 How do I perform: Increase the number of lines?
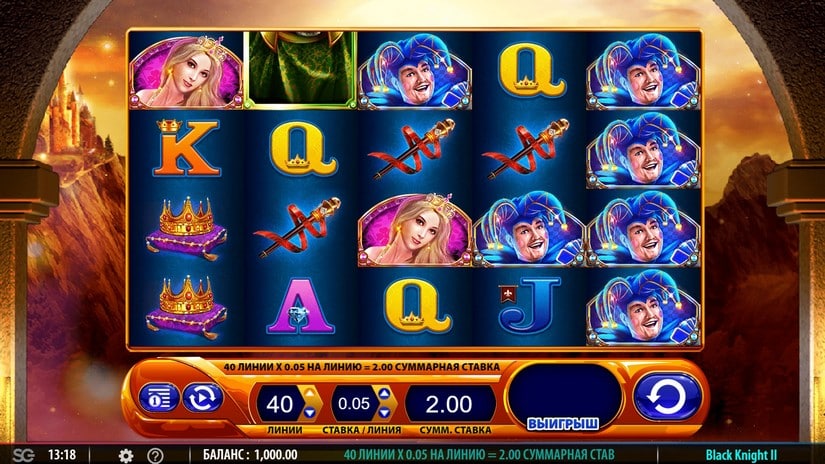point(308,396)
